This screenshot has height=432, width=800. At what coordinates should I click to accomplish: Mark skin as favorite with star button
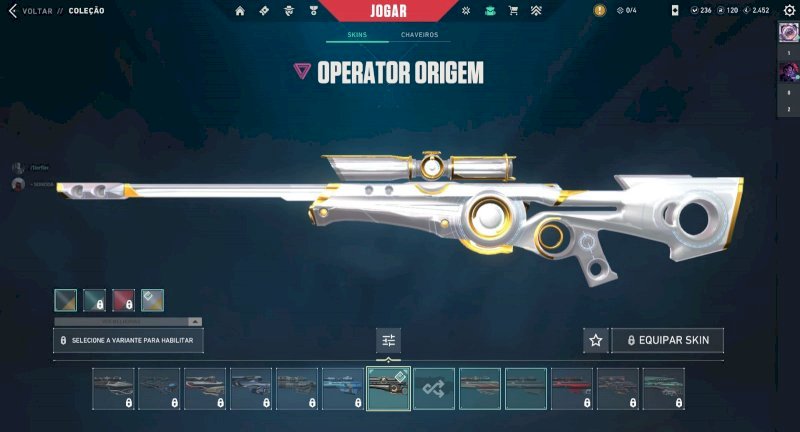[596, 340]
